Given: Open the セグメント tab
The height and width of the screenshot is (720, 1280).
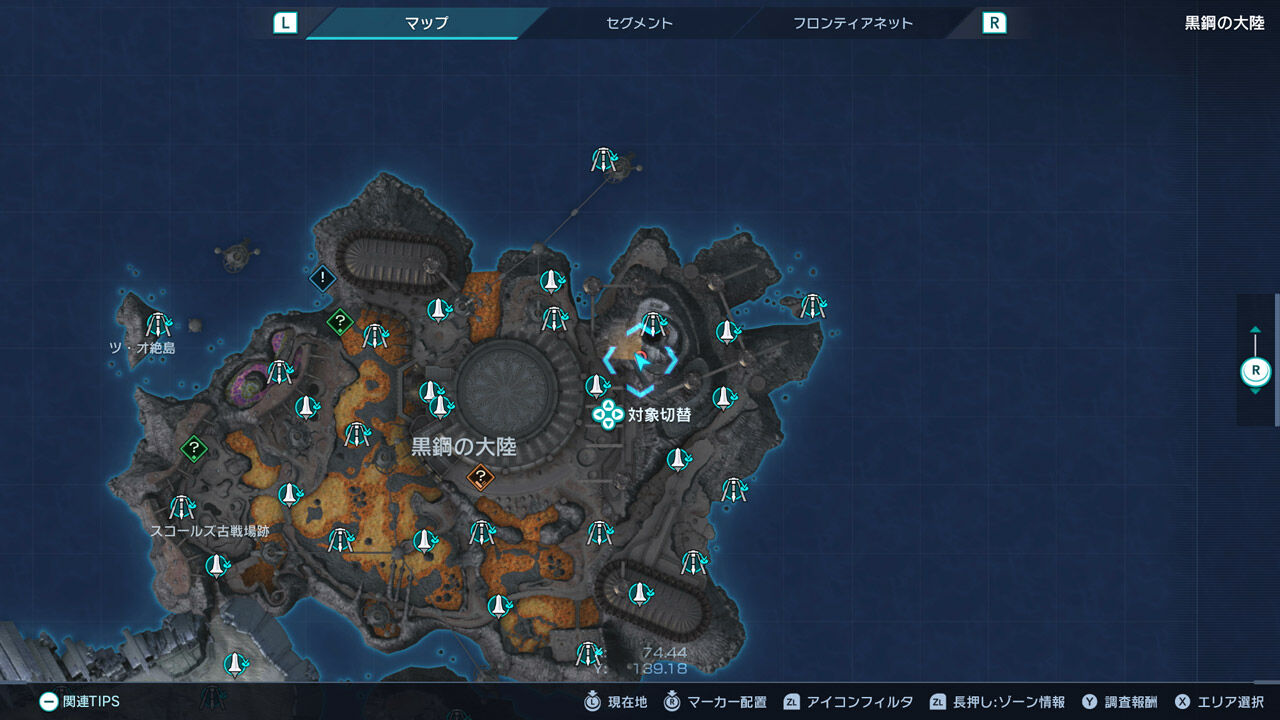Looking at the screenshot, I should pyautogui.click(x=639, y=23).
